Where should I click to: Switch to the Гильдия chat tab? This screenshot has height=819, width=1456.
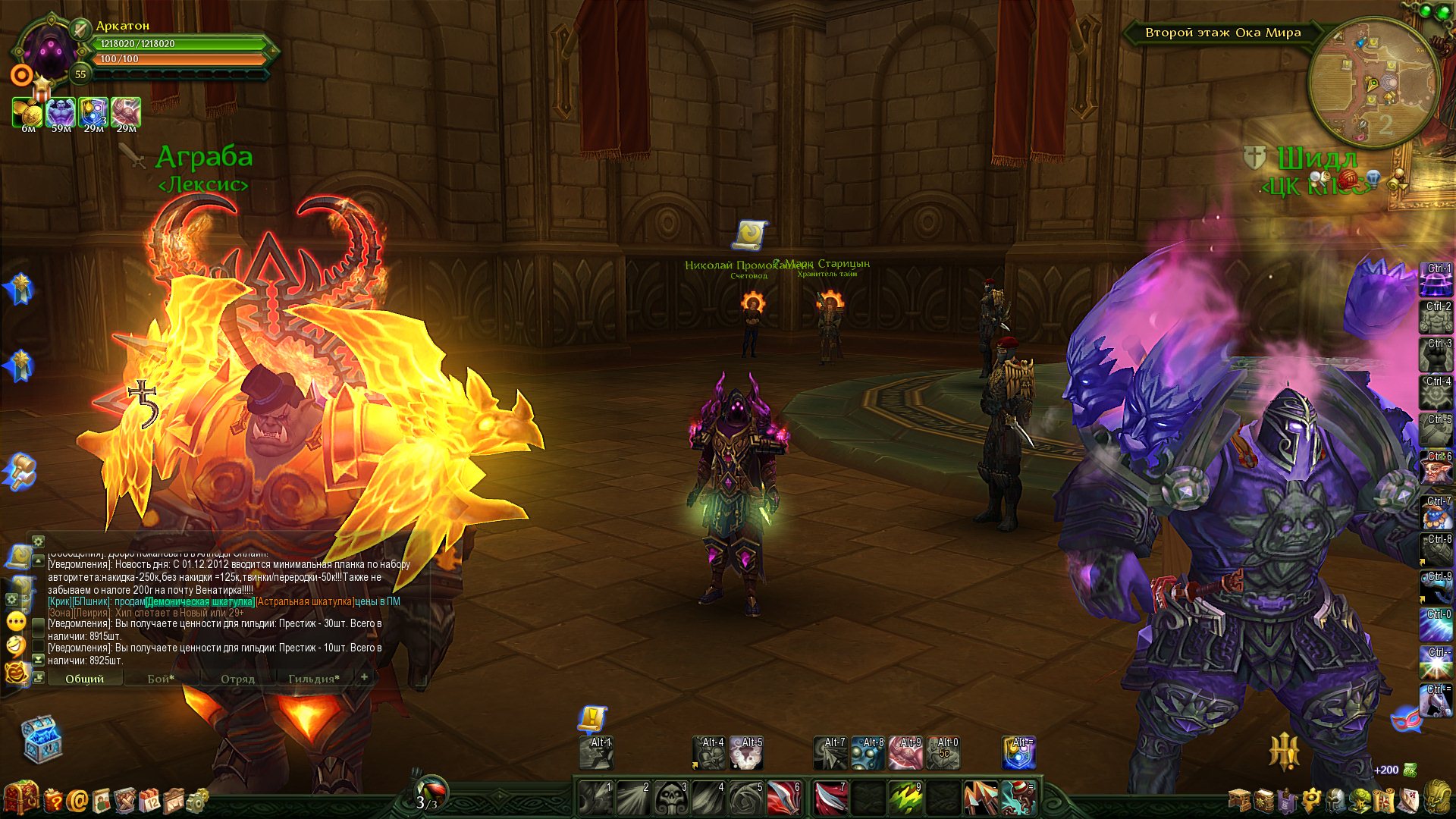click(x=314, y=679)
